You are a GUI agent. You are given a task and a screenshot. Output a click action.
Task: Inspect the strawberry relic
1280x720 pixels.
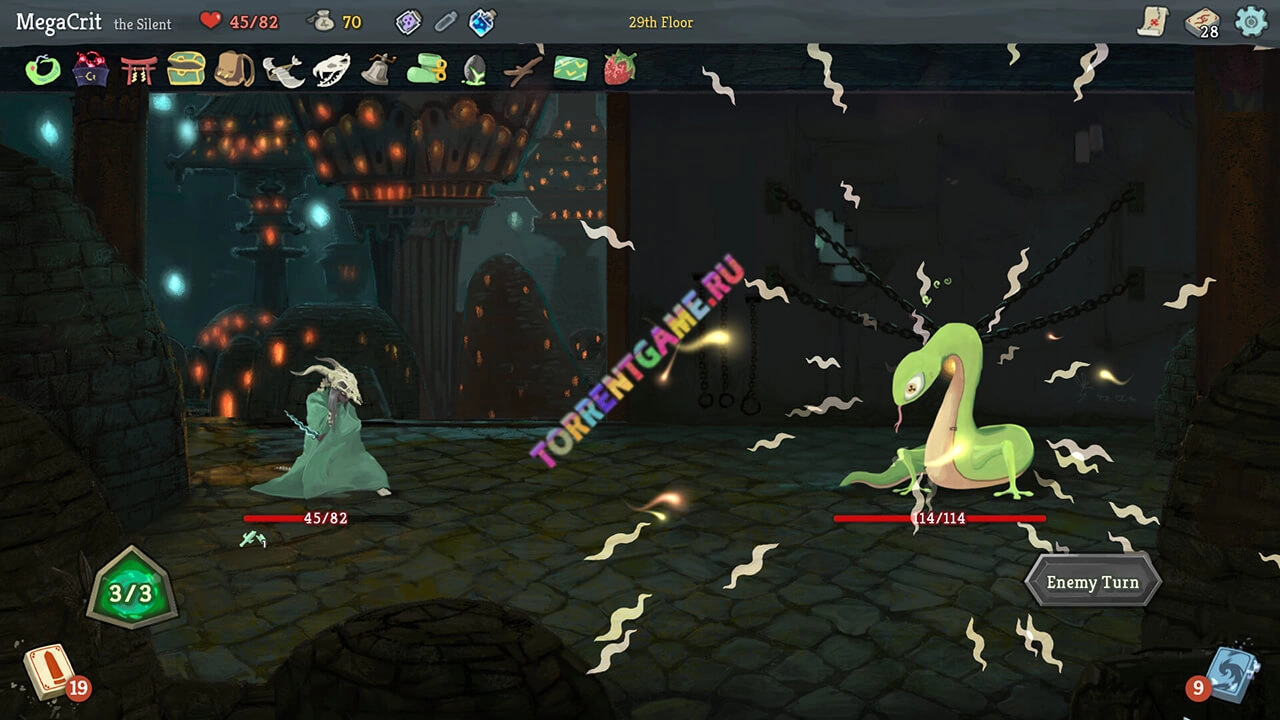coord(619,69)
